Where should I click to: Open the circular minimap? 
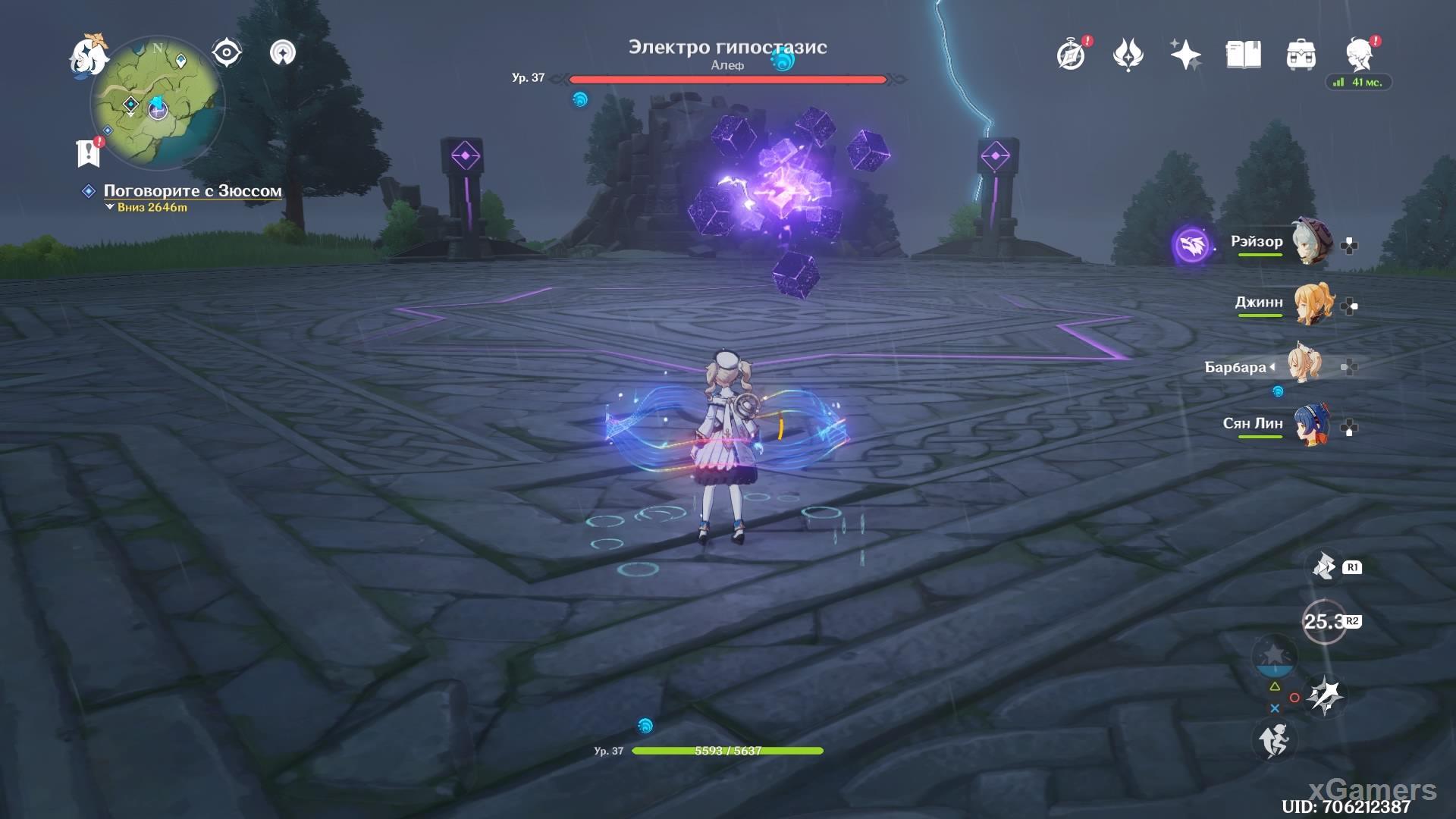click(157, 102)
